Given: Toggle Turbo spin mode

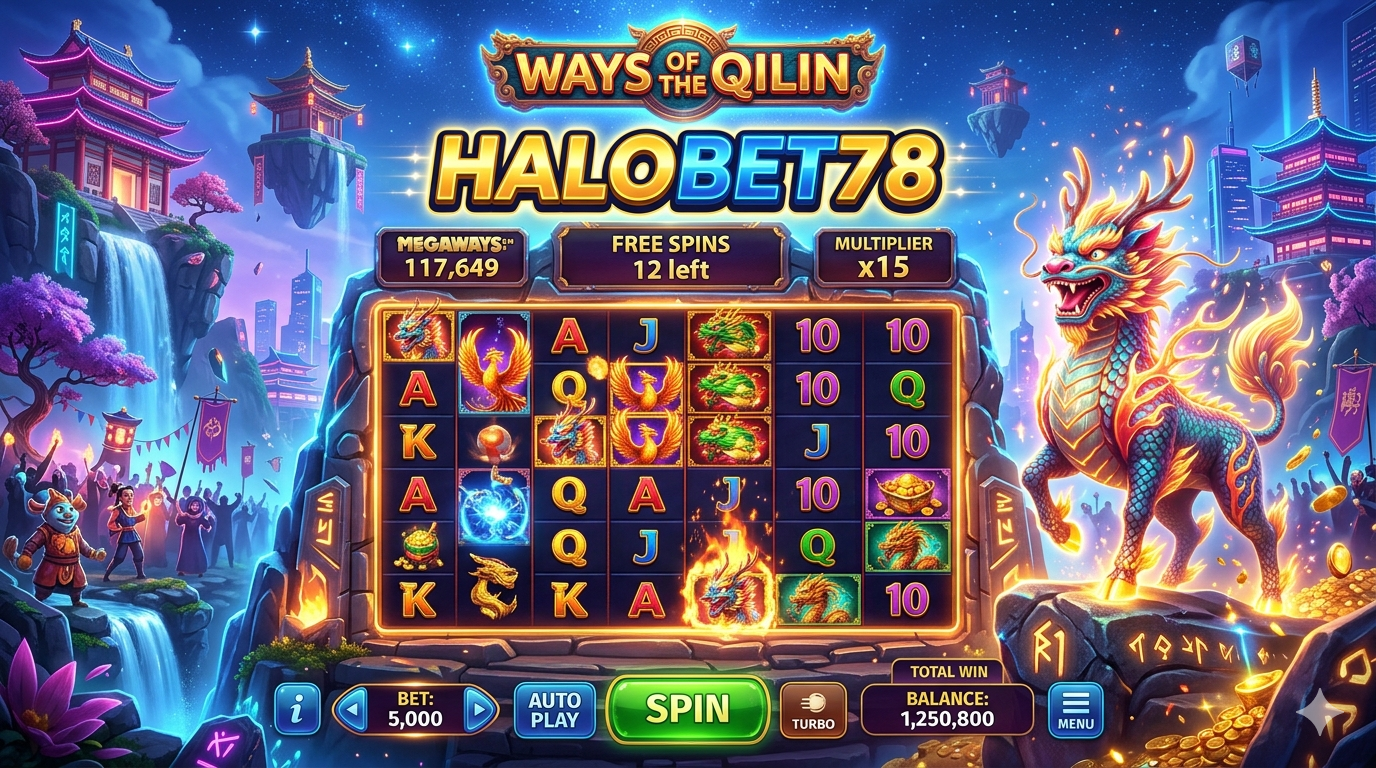Looking at the screenshot, I should 812,710.
